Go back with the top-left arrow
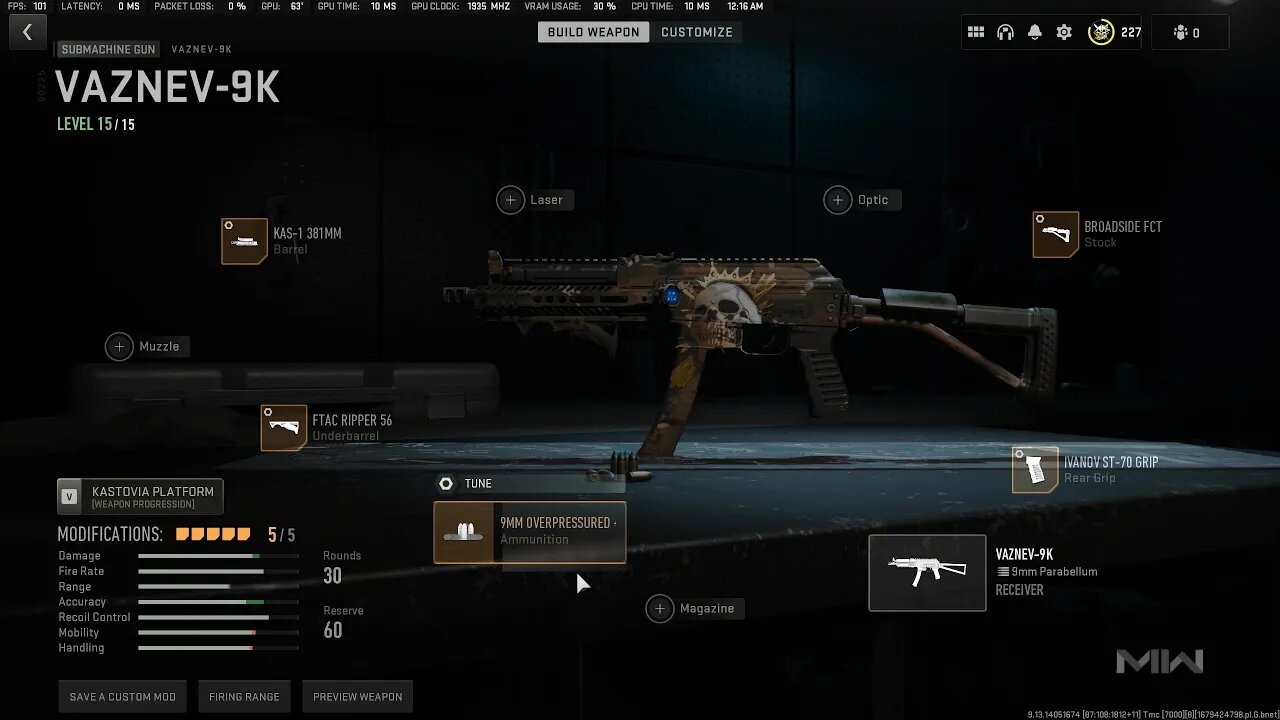 tap(27, 32)
